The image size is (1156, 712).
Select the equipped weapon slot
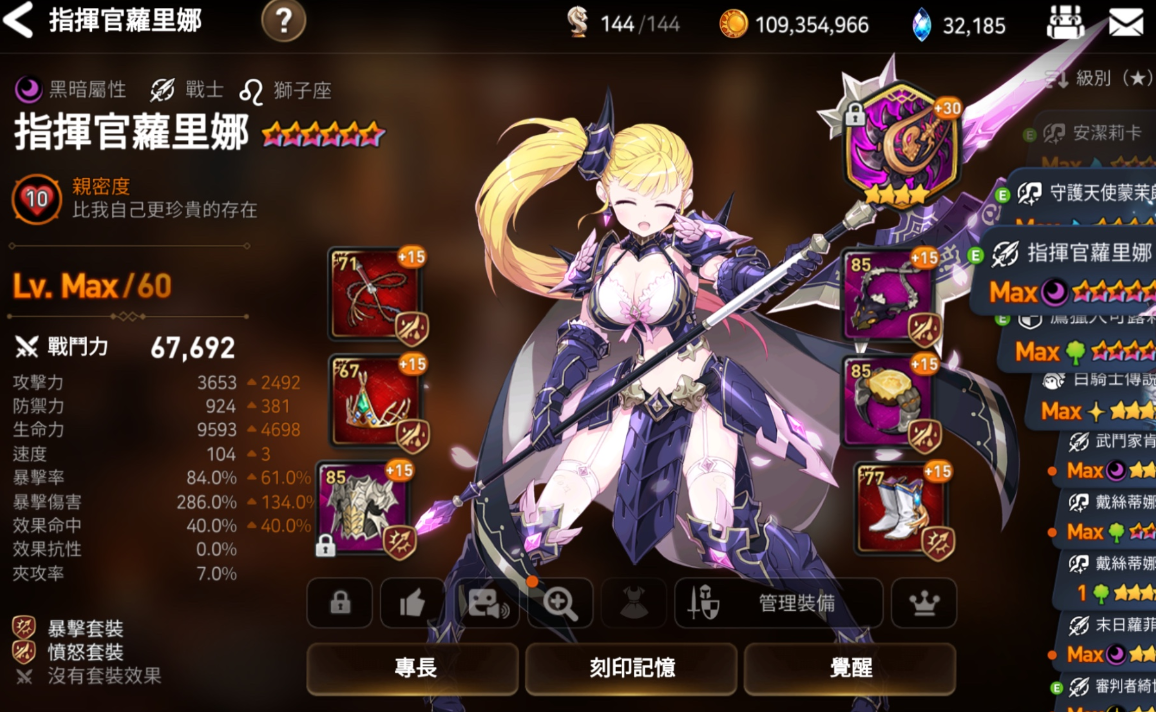pos(376,295)
